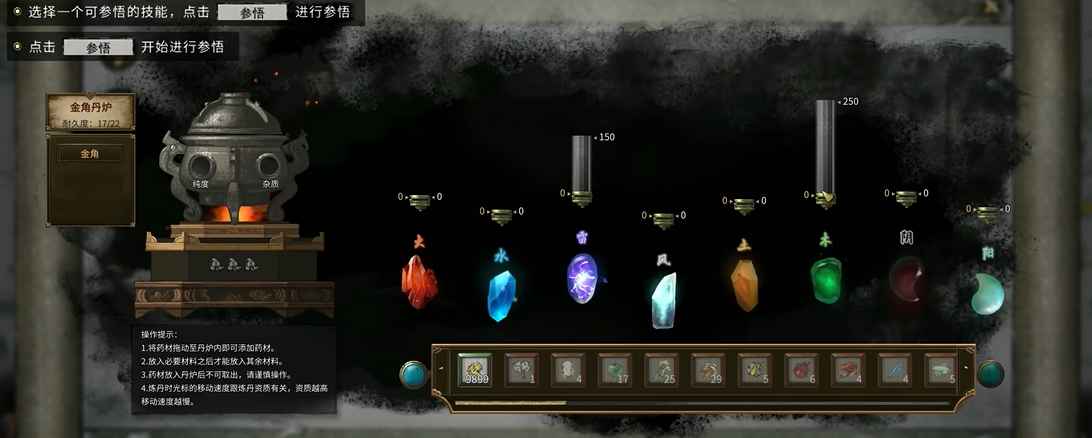Select the red fire element crystal
Image resolution: width=1092 pixels, height=438 pixels.
[x=419, y=280]
